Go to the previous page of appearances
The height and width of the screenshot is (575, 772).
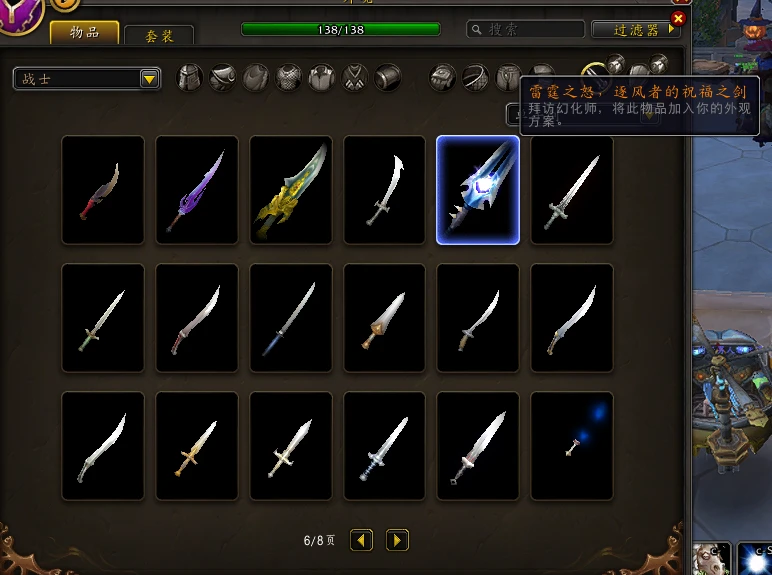coord(361,540)
